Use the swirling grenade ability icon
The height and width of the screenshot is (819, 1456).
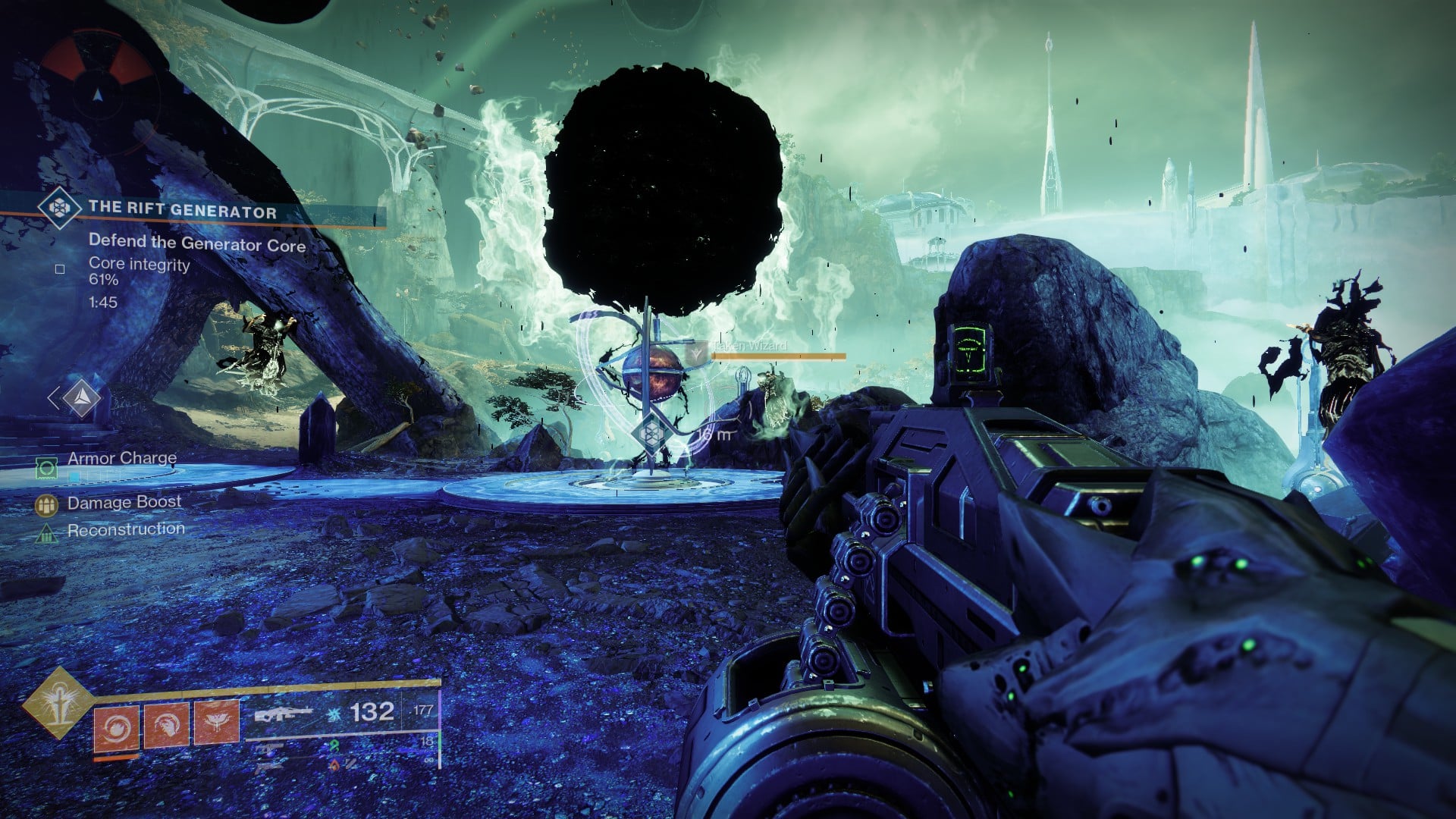pyautogui.click(x=116, y=726)
